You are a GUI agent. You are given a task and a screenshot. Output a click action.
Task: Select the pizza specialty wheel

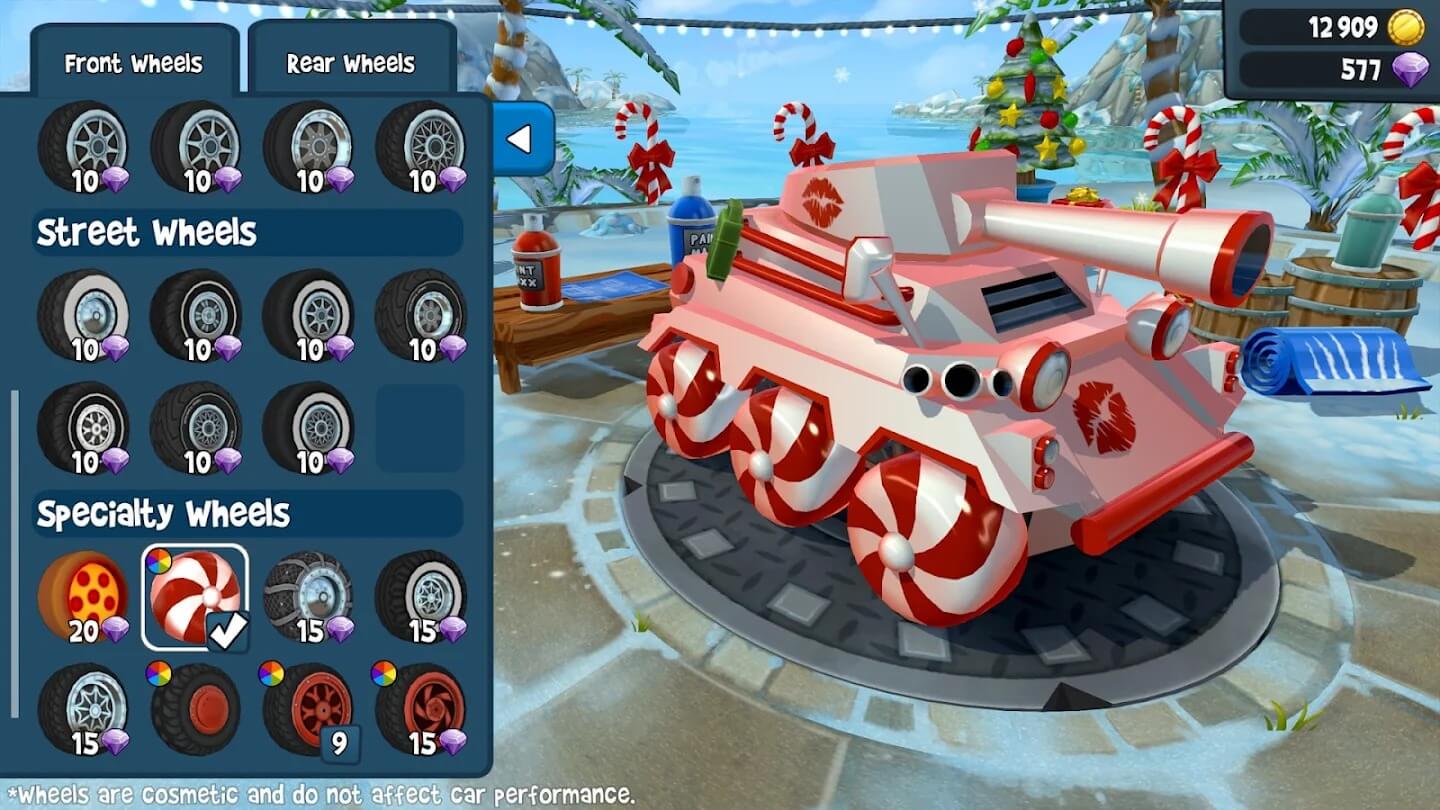pyautogui.click(x=85, y=595)
